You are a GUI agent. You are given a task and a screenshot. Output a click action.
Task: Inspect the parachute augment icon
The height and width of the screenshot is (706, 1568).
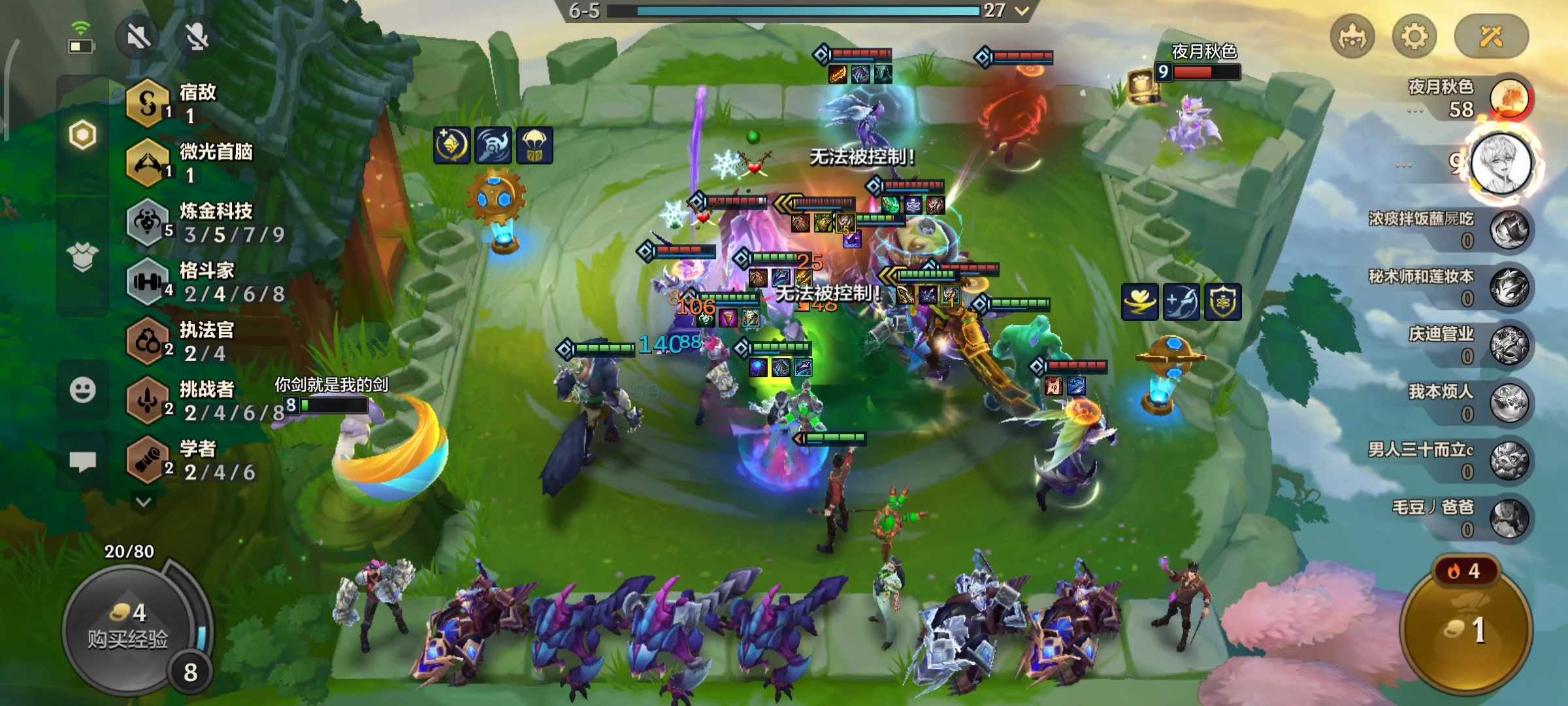(534, 145)
